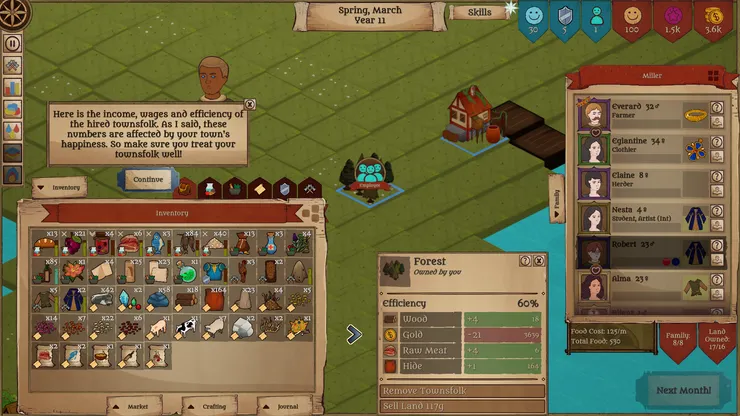
Task: Pause the game with the pause icon
Action: click(x=13, y=43)
